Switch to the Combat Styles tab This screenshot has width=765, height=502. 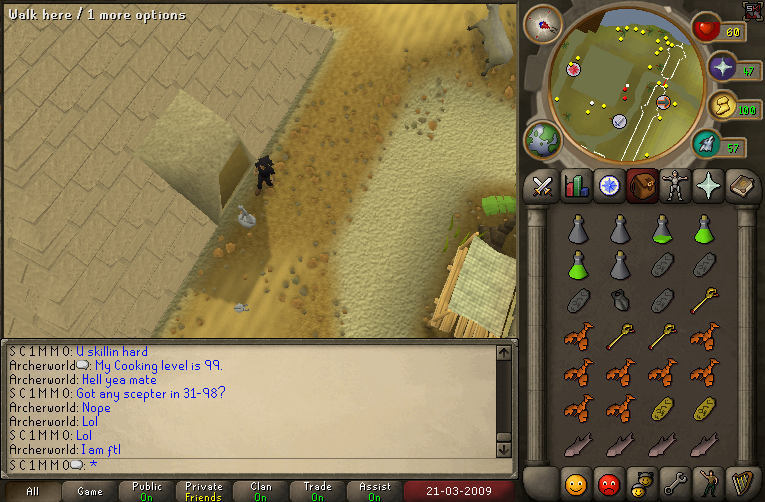coord(542,186)
